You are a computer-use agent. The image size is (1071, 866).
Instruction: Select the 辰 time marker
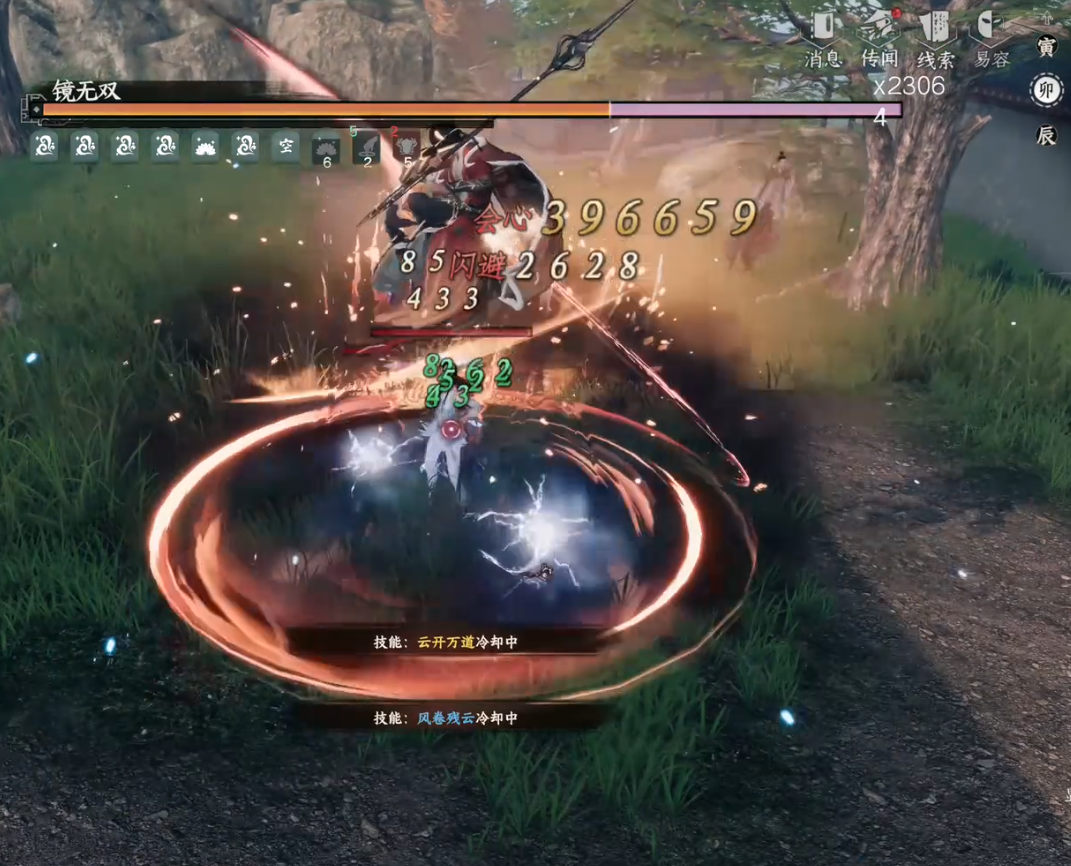[x=1046, y=136]
